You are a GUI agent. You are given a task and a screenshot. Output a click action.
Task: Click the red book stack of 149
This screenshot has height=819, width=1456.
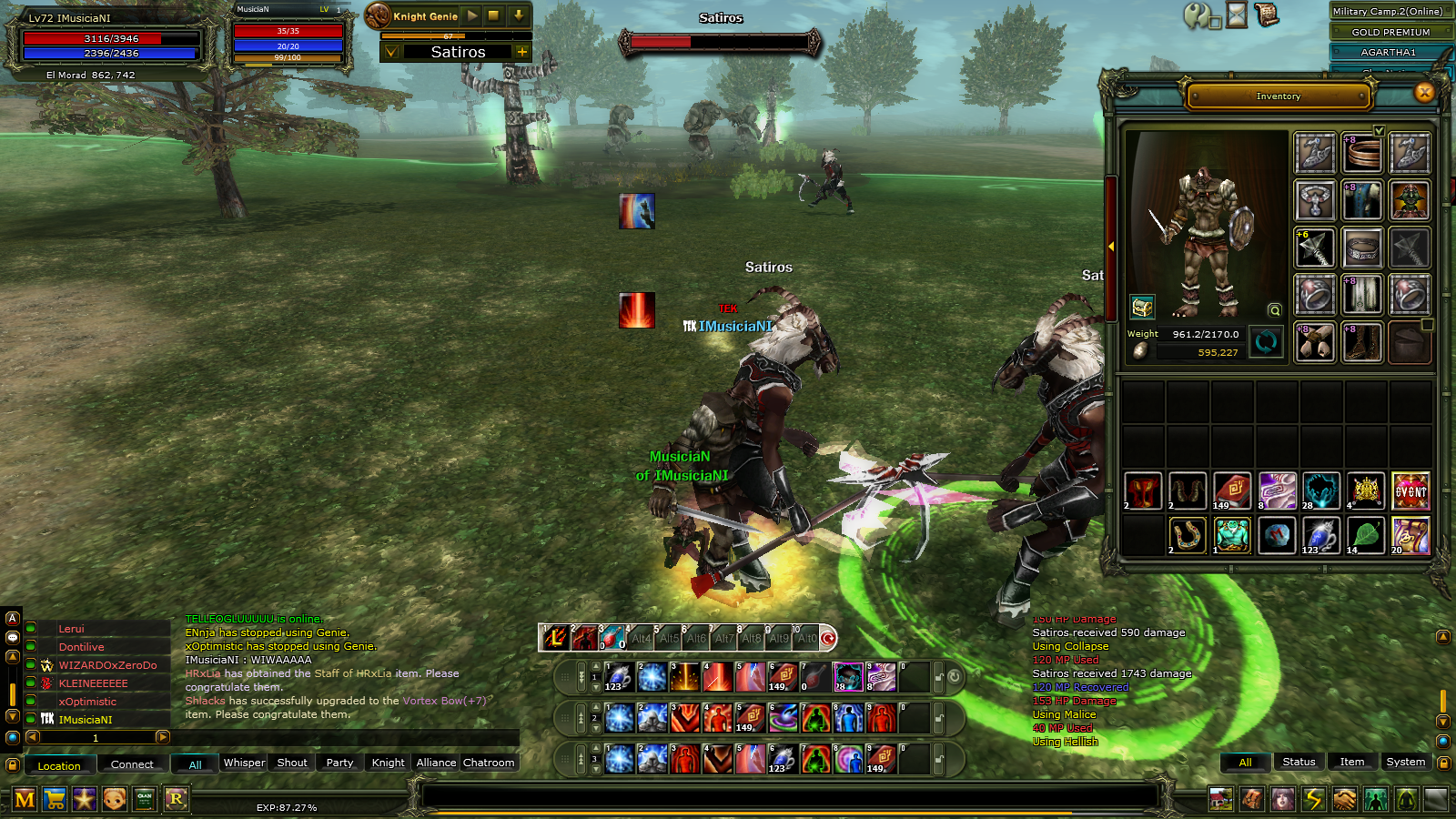click(x=1232, y=491)
